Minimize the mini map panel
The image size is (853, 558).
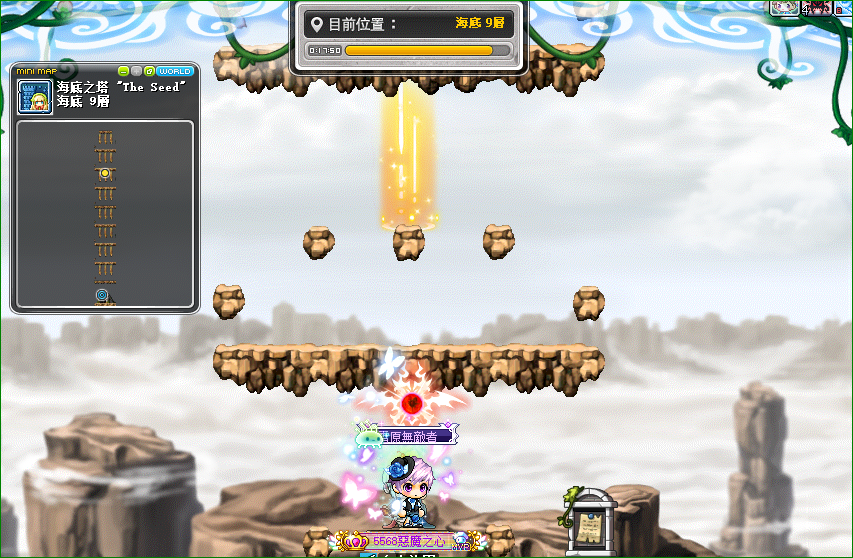123,71
